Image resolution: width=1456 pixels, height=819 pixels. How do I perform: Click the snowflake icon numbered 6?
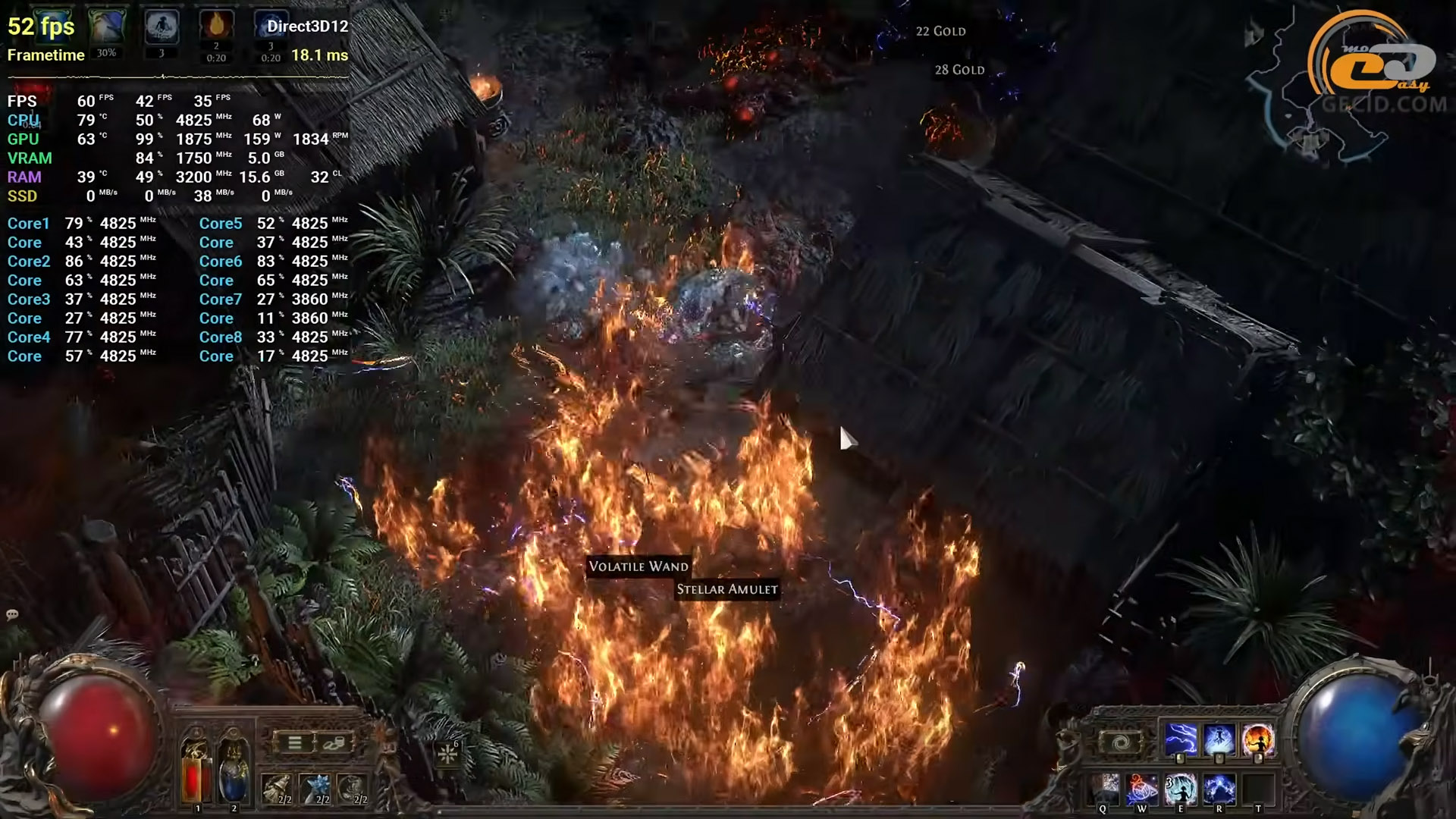(x=447, y=755)
